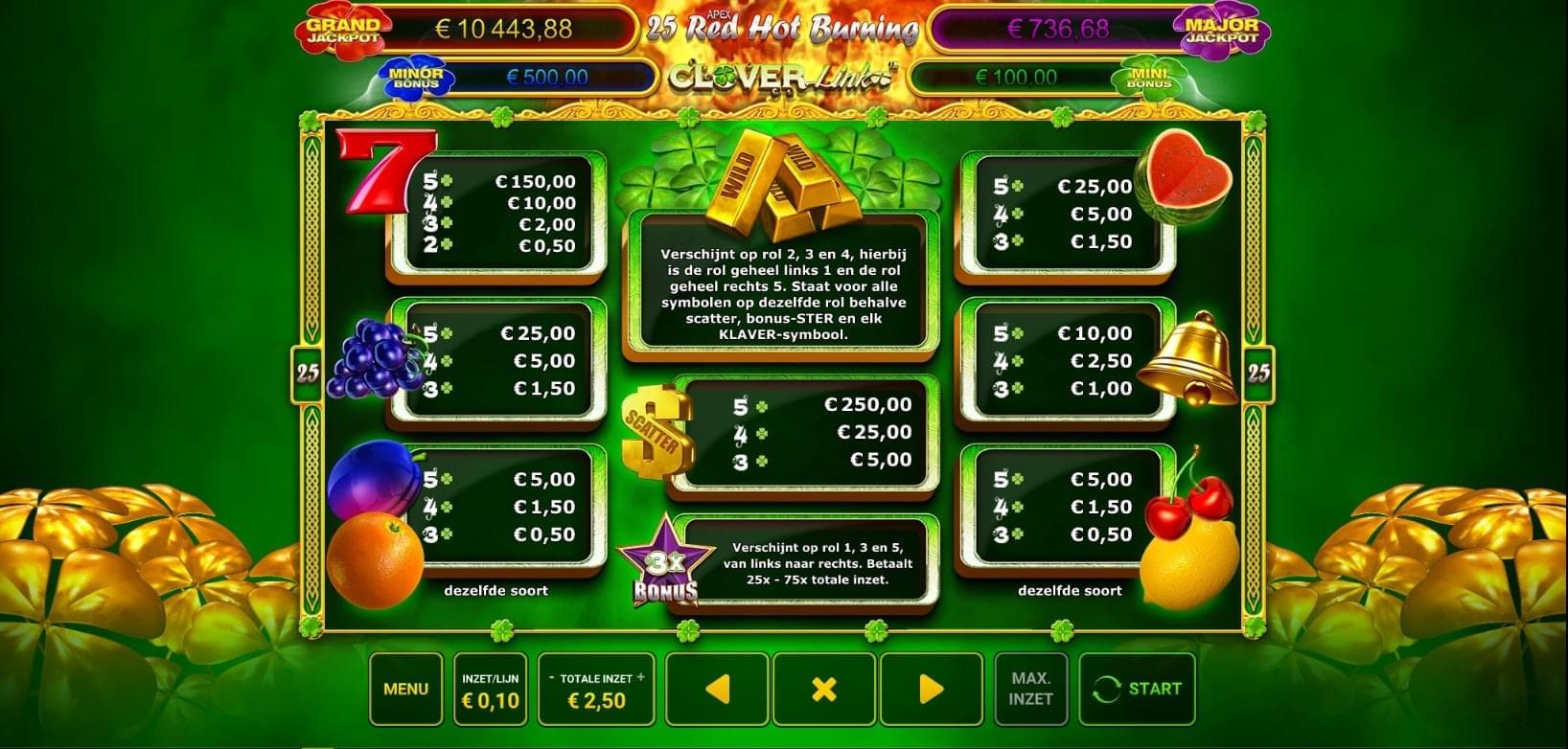
Task: Go back using the left arrow
Action: (x=719, y=687)
